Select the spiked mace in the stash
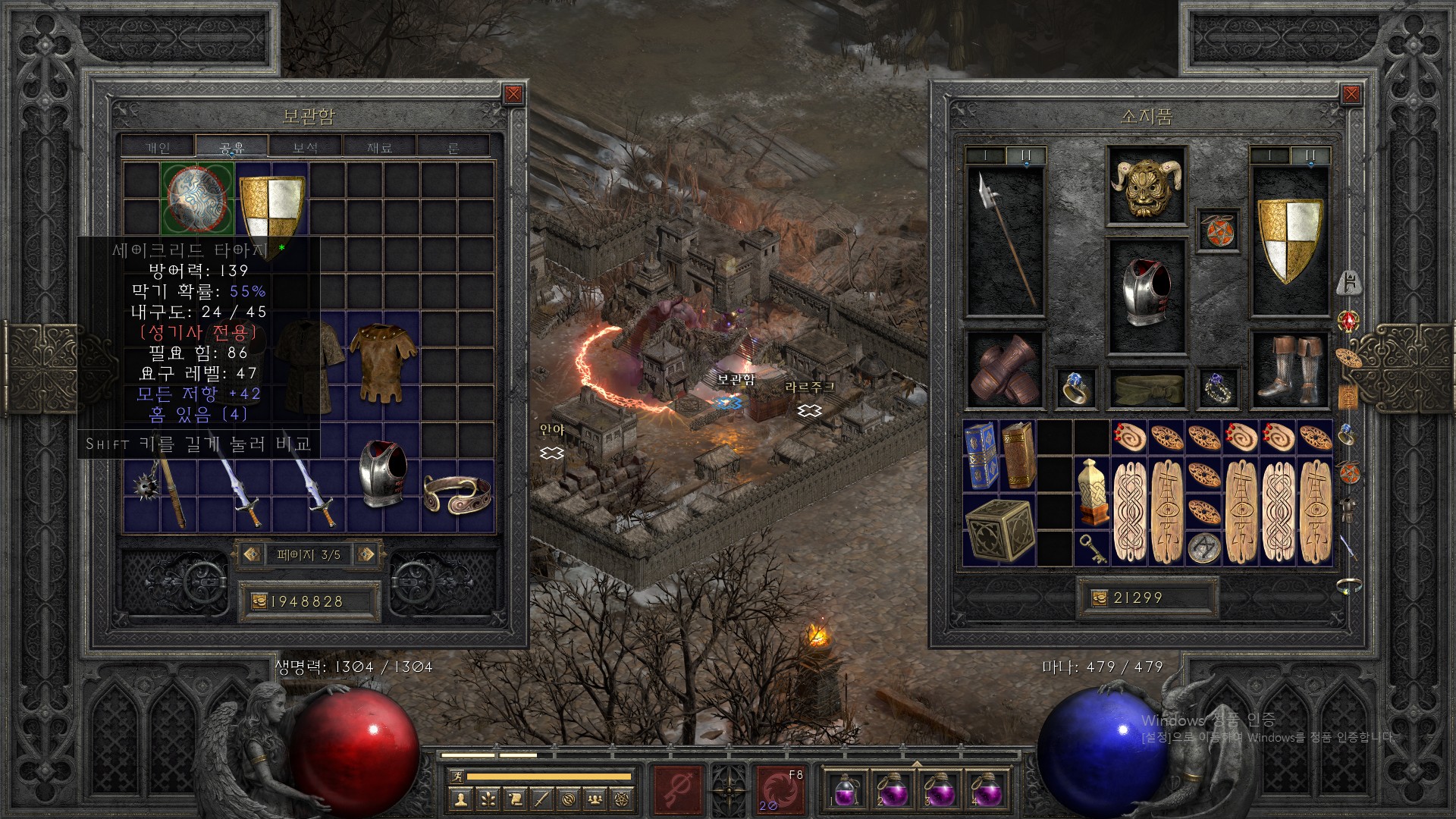The image size is (1456, 819). [161, 493]
